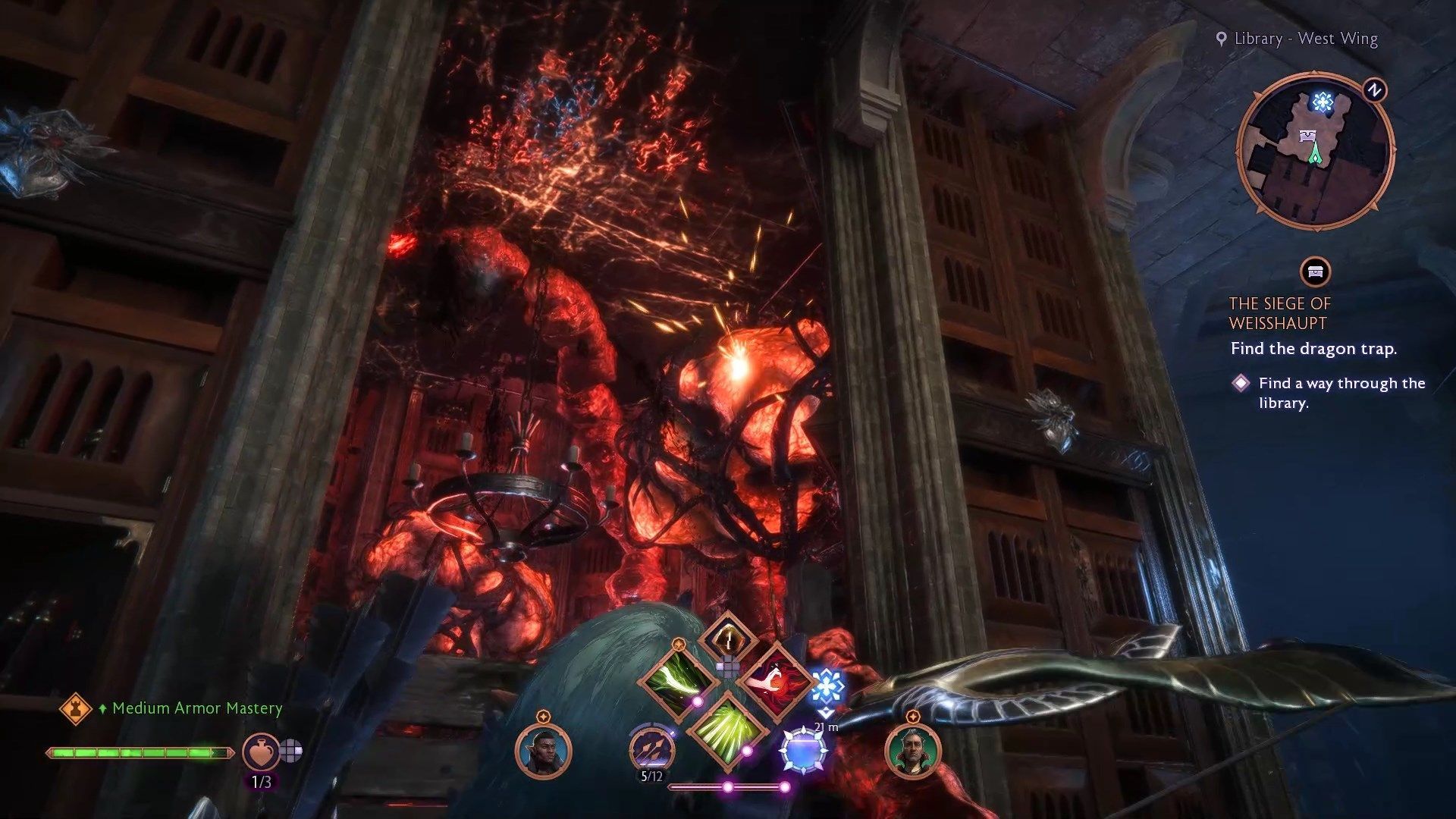Viewport: 1456px width, 819px height.
Task: Click the chest marker on the minimap
Action: pos(1308,136)
